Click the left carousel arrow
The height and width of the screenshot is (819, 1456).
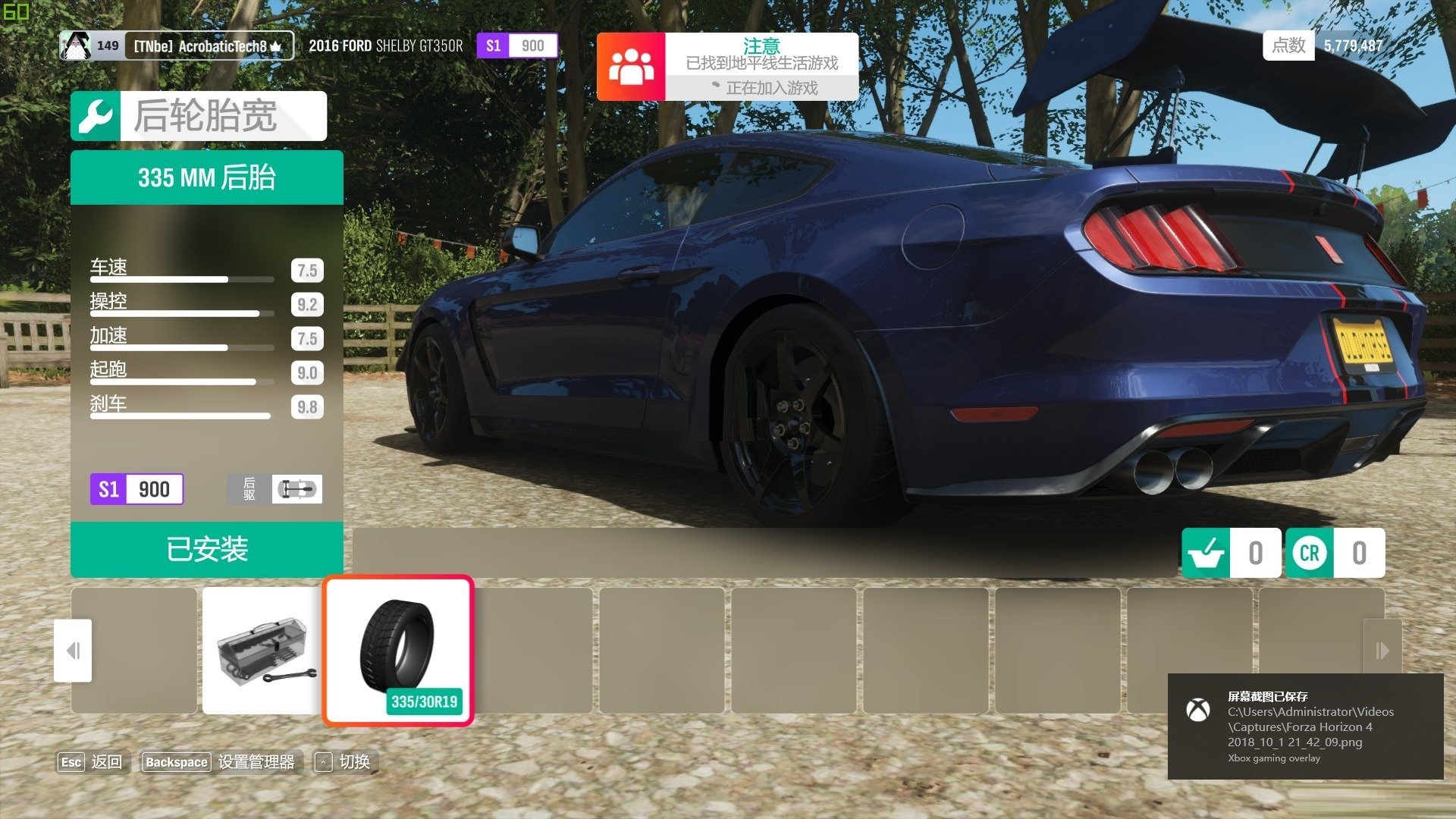(73, 651)
